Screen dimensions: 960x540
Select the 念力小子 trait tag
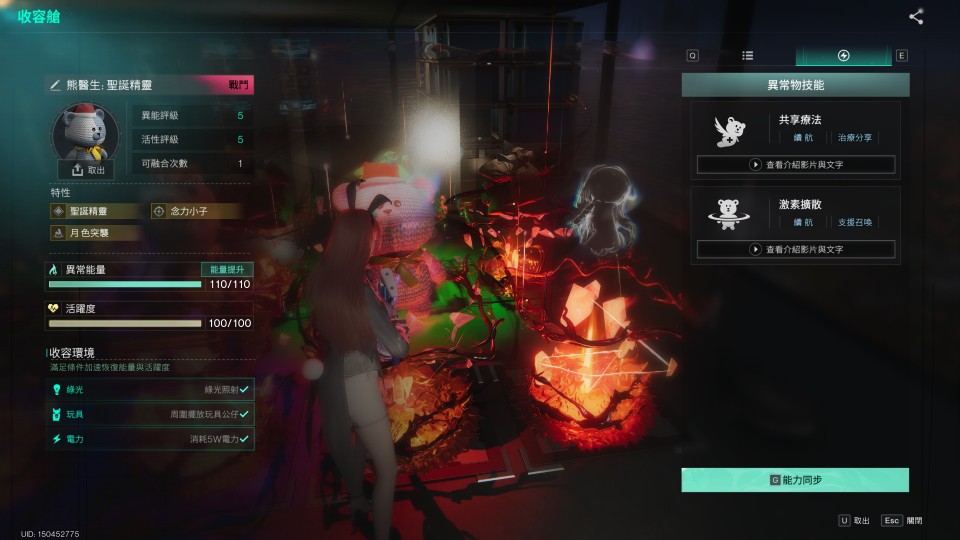(x=196, y=211)
